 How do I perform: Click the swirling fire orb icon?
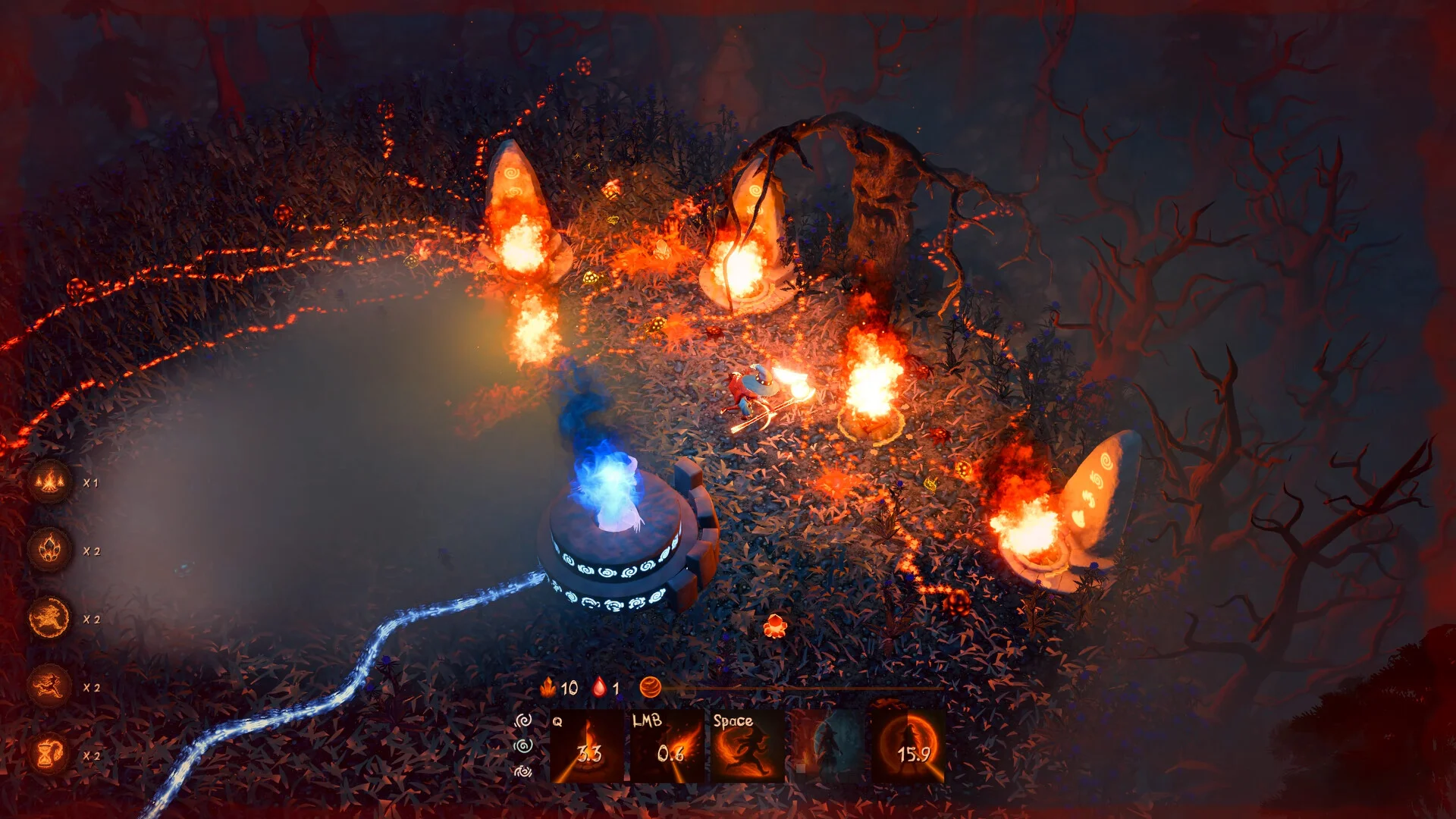pos(651,688)
